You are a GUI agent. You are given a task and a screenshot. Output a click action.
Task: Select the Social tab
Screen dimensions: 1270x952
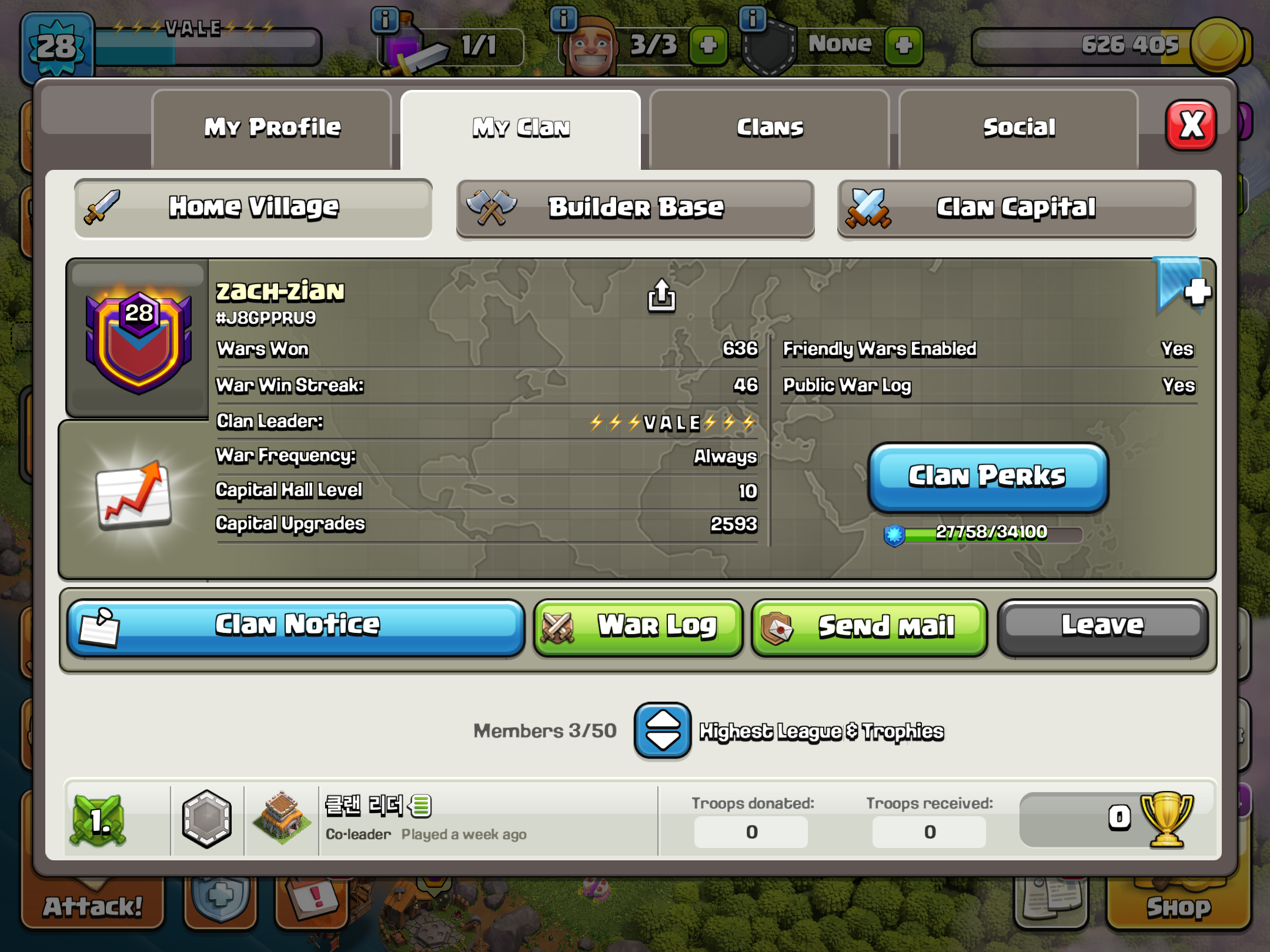(1018, 128)
